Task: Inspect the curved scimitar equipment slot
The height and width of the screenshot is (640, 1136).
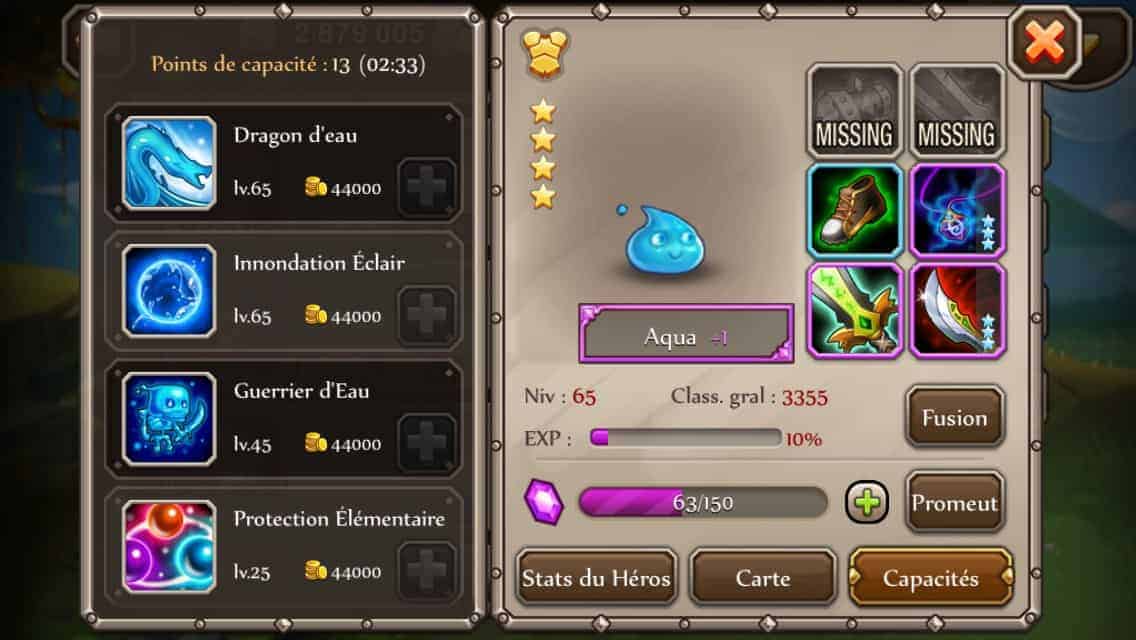Action: pyautogui.click(x=958, y=310)
